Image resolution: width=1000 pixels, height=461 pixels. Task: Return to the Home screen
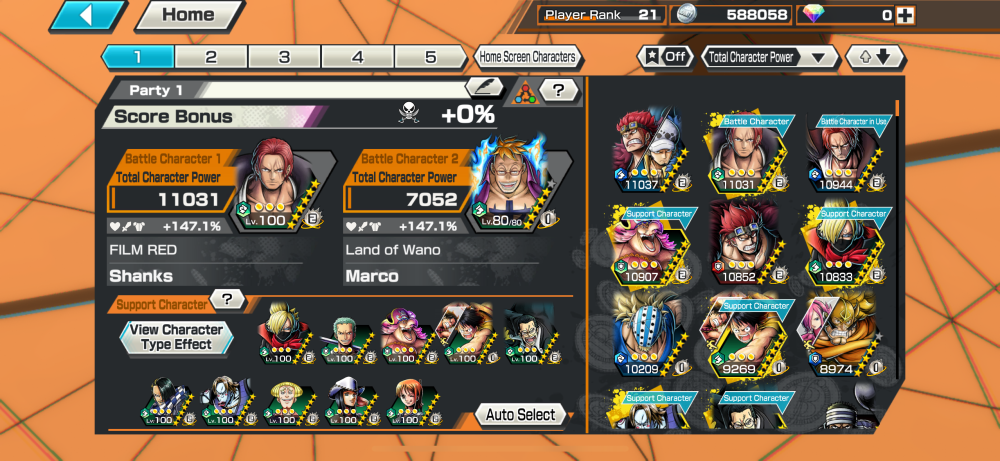click(x=188, y=15)
